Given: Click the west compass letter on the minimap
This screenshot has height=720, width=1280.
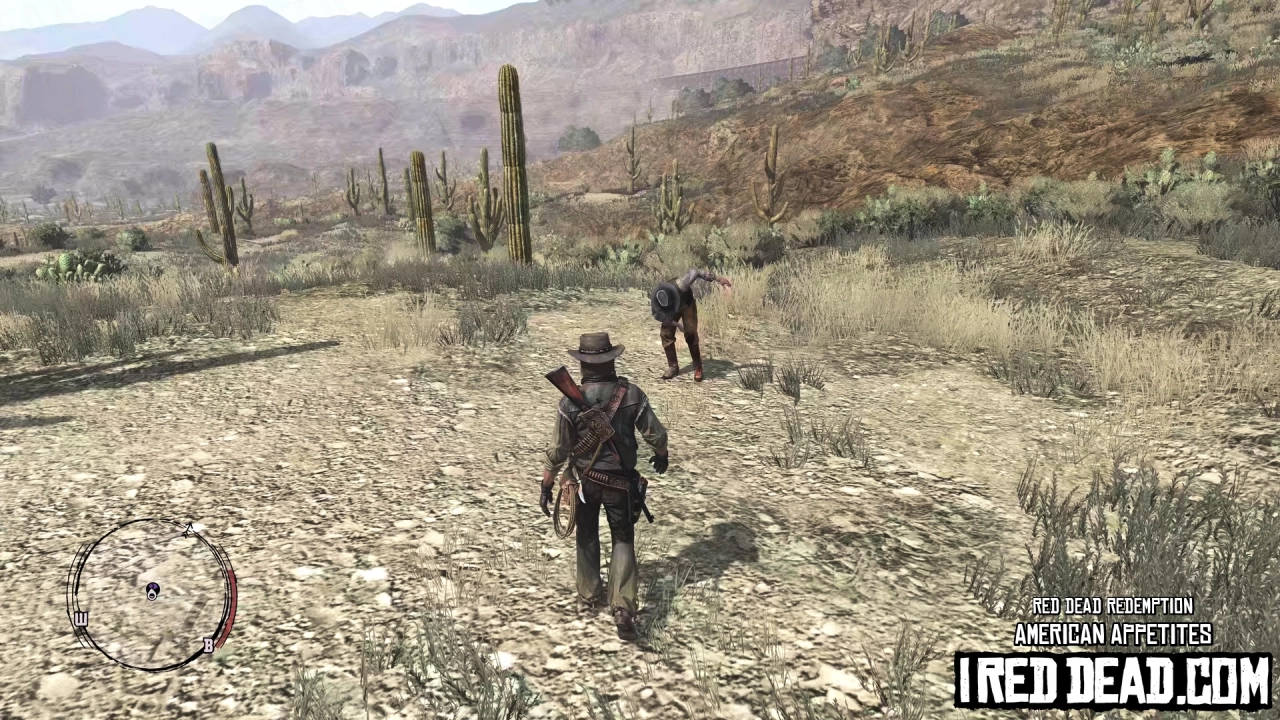Looking at the screenshot, I should [80, 620].
